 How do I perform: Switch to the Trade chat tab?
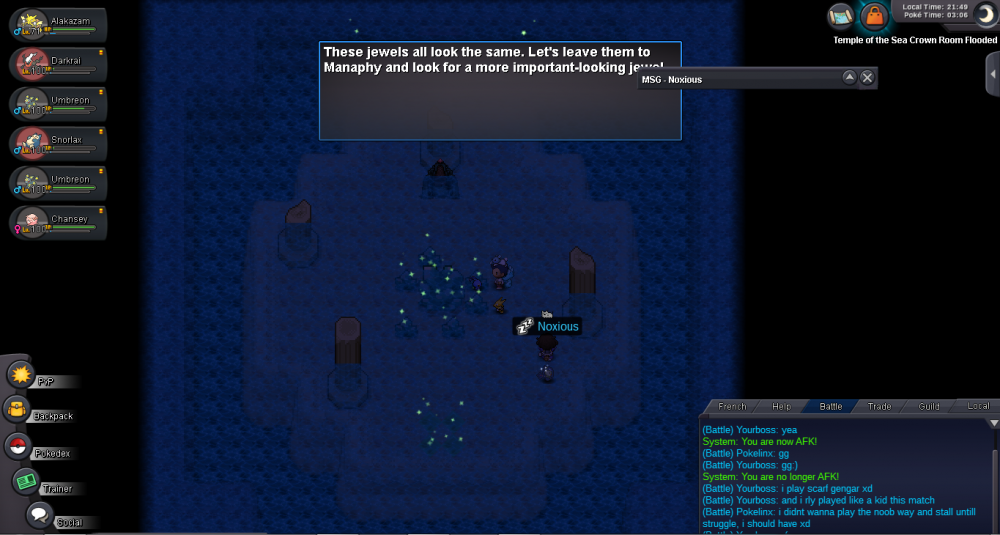pyautogui.click(x=879, y=406)
